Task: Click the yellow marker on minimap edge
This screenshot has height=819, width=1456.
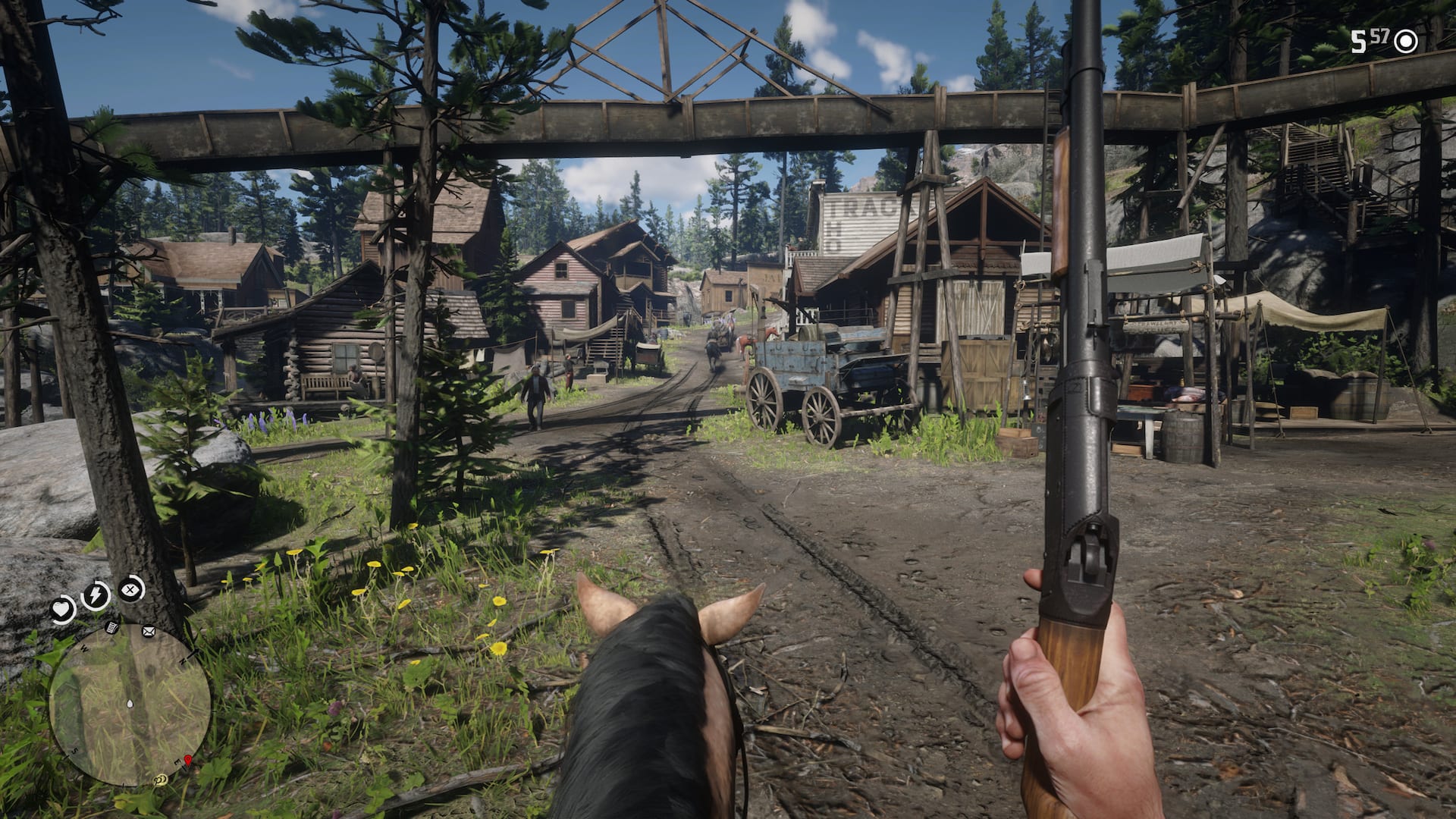Action: 161,779
